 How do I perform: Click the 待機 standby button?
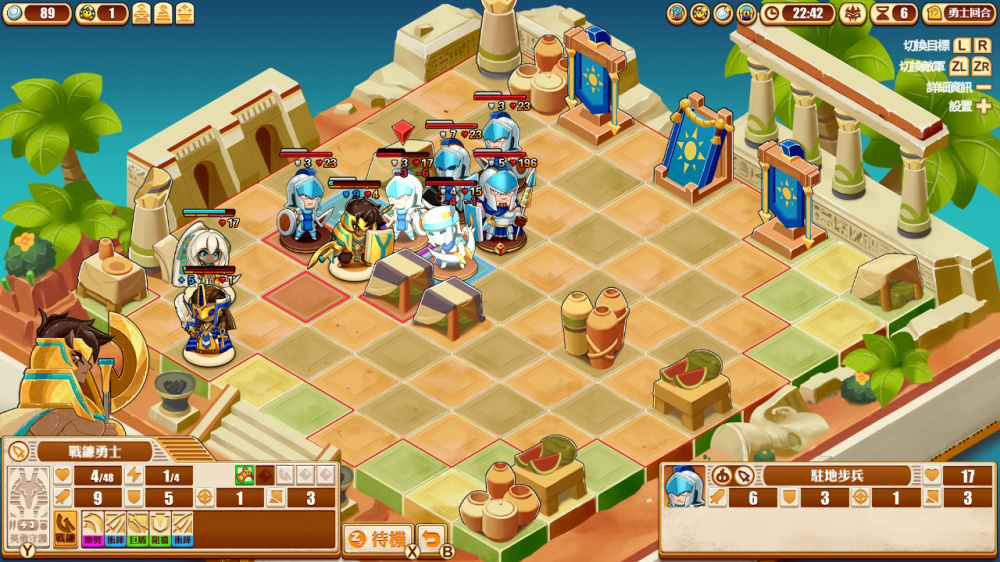point(378,539)
